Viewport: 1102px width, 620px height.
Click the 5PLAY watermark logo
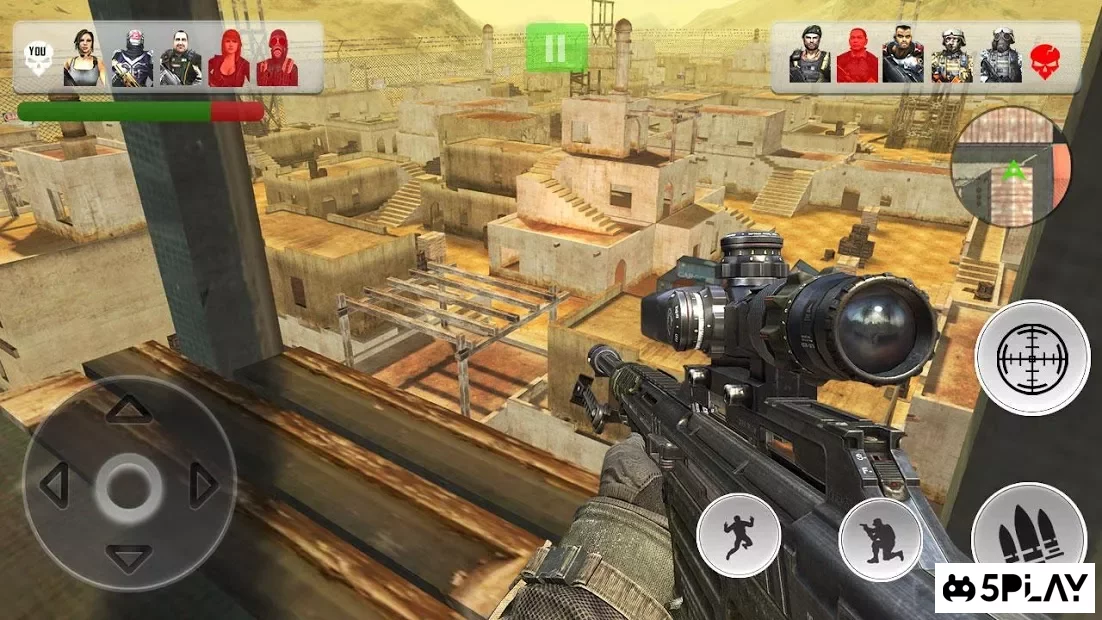tap(1015, 588)
